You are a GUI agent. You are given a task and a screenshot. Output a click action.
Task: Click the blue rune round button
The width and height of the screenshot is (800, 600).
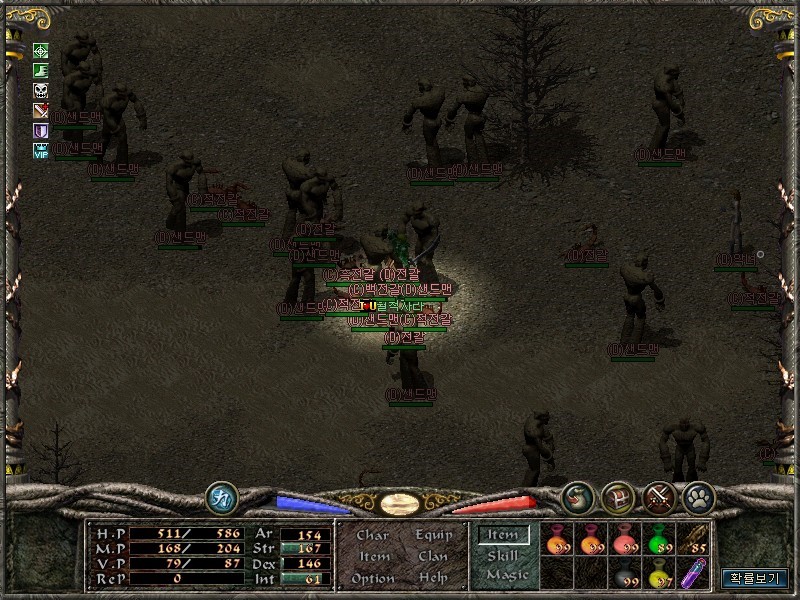[221, 497]
